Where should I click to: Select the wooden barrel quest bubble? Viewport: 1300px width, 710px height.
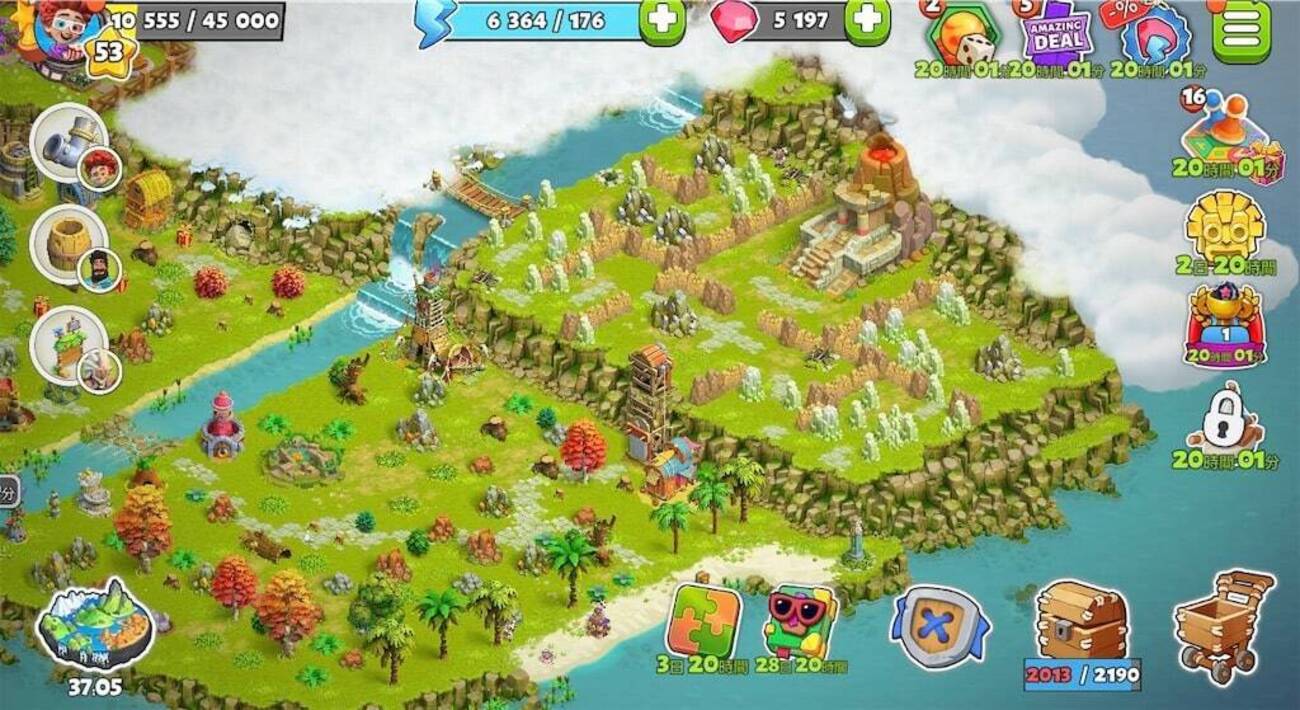pyautogui.click(x=68, y=243)
